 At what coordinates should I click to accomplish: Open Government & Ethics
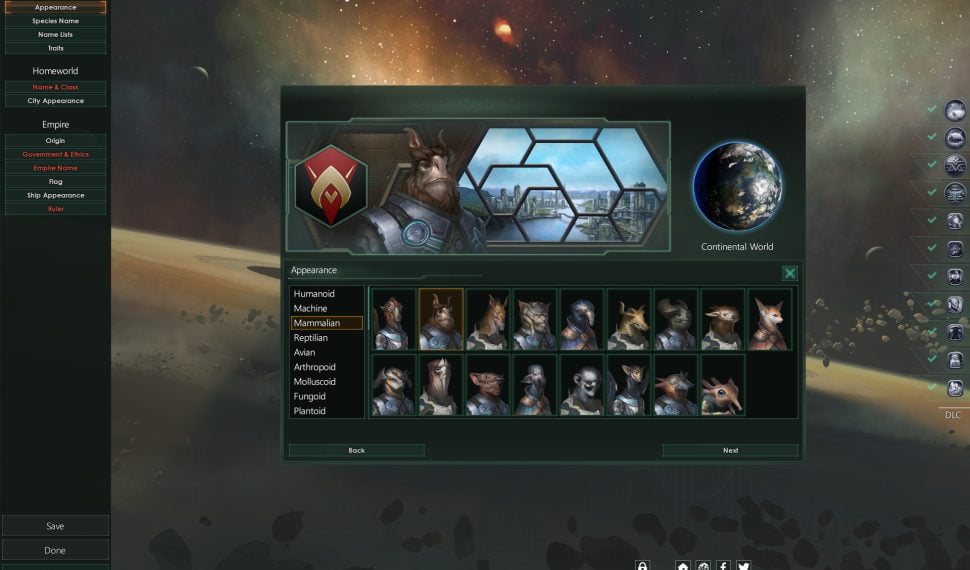pos(55,155)
